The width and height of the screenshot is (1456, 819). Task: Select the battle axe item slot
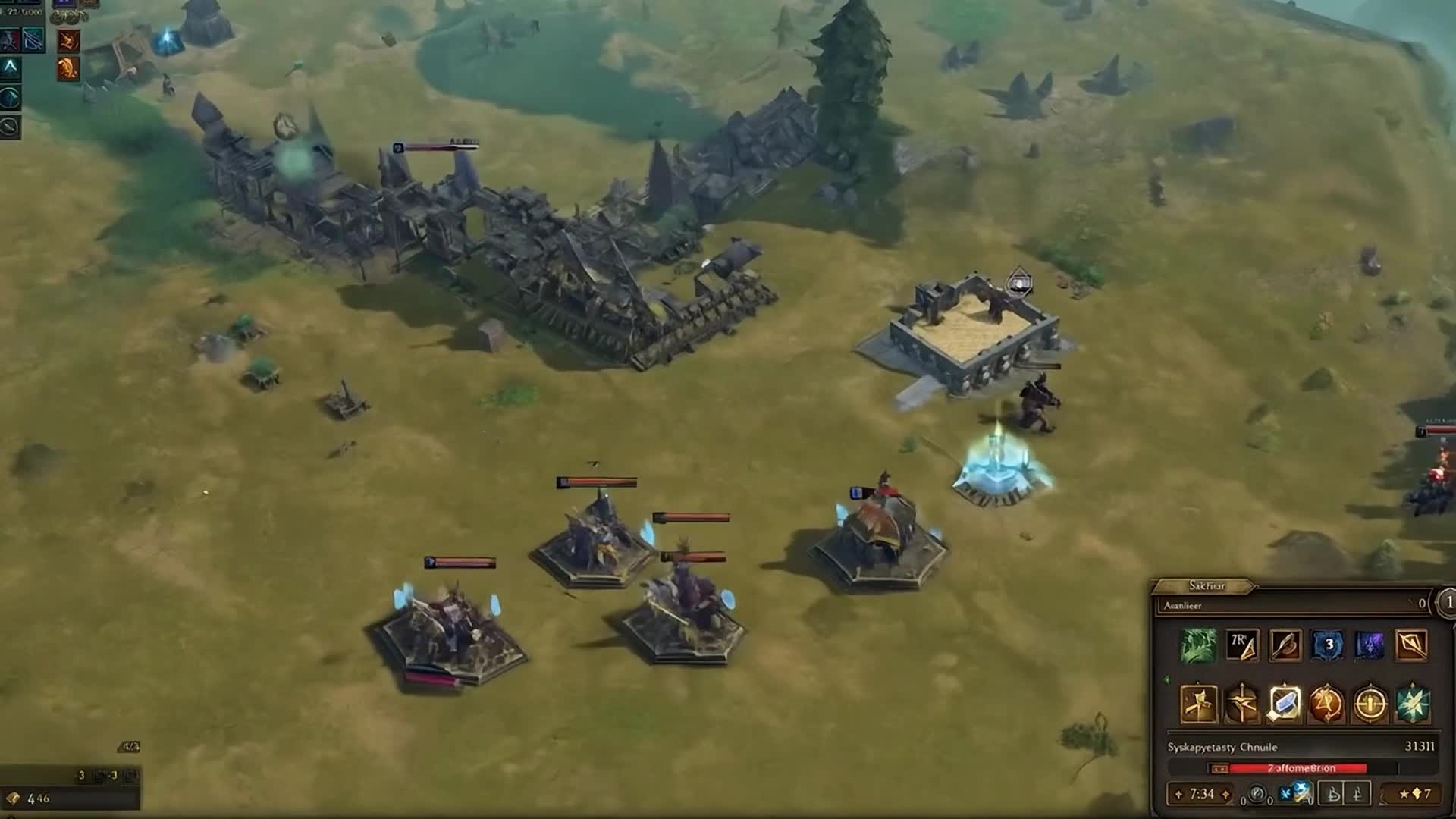1285,645
